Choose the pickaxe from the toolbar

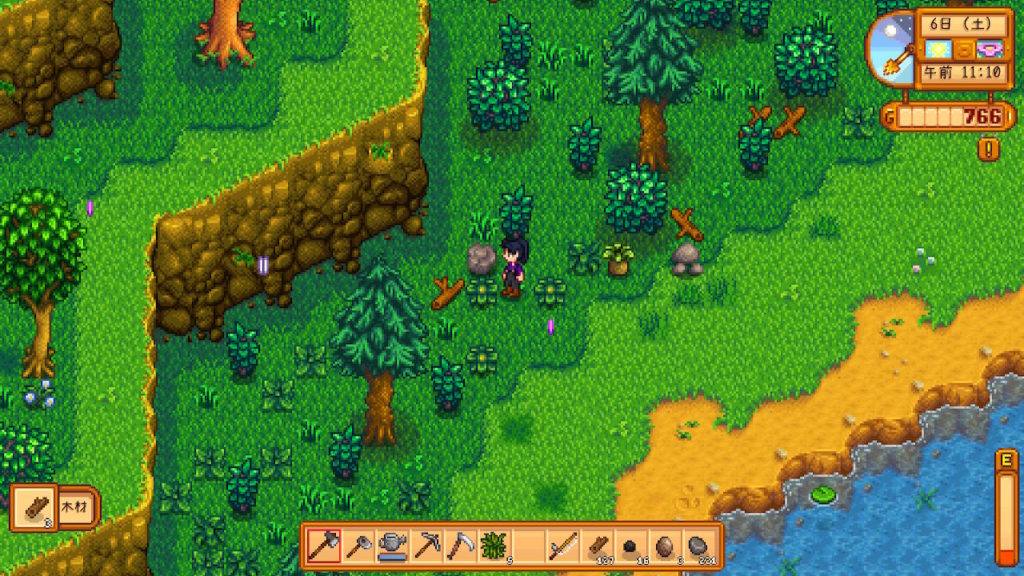(426, 546)
